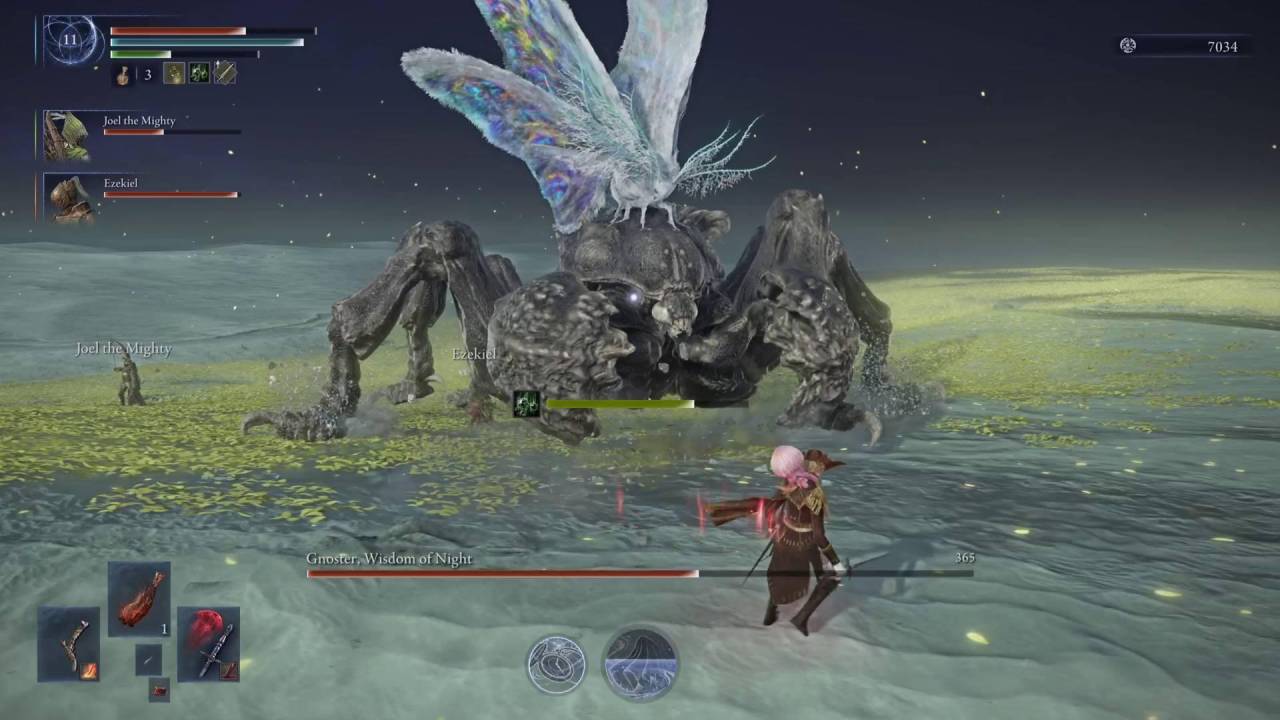This screenshot has width=1280, height=720.
Task: Select the bow weapon slot
Action: click(69, 644)
